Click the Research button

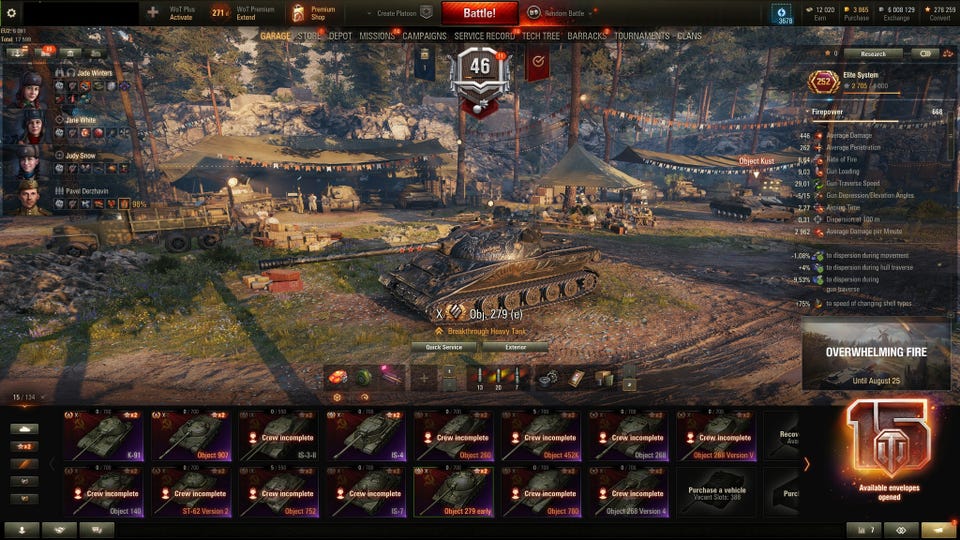click(x=865, y=54)
